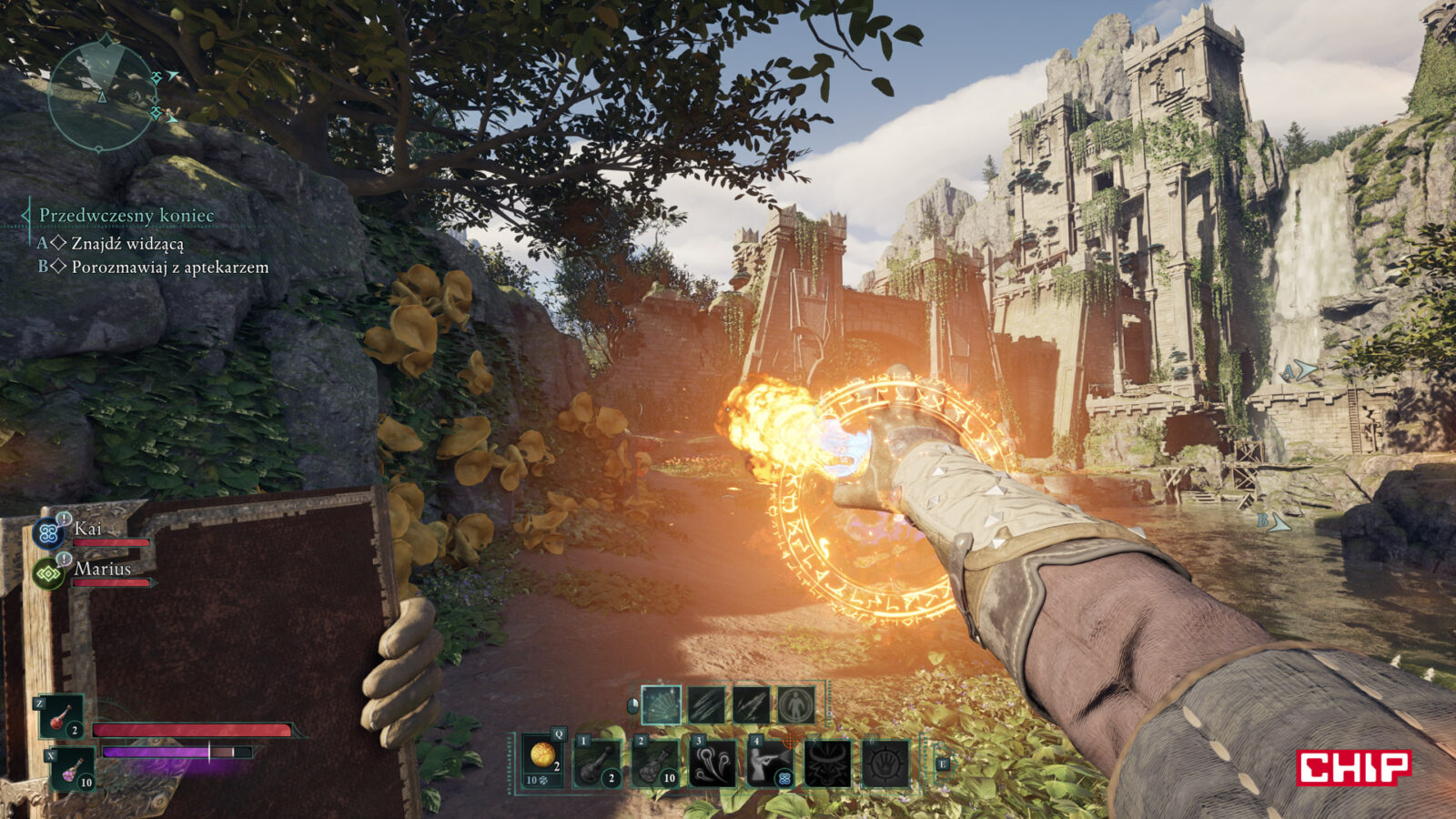The width and height of the screenshot is (1456, 819).
Task: Select the lightning bolts spell icon
Action: click(x=752, y=703)
